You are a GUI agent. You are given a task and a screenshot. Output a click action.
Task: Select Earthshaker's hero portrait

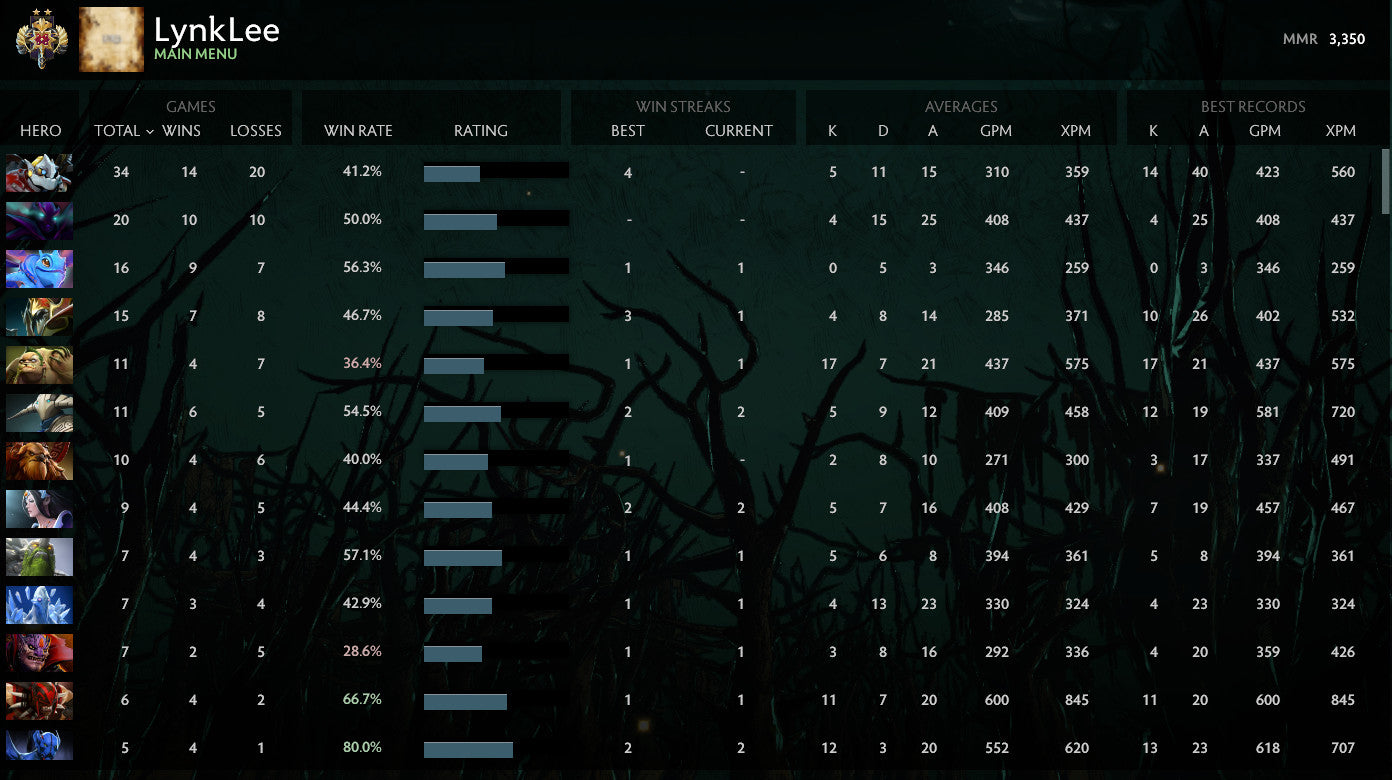39,461
